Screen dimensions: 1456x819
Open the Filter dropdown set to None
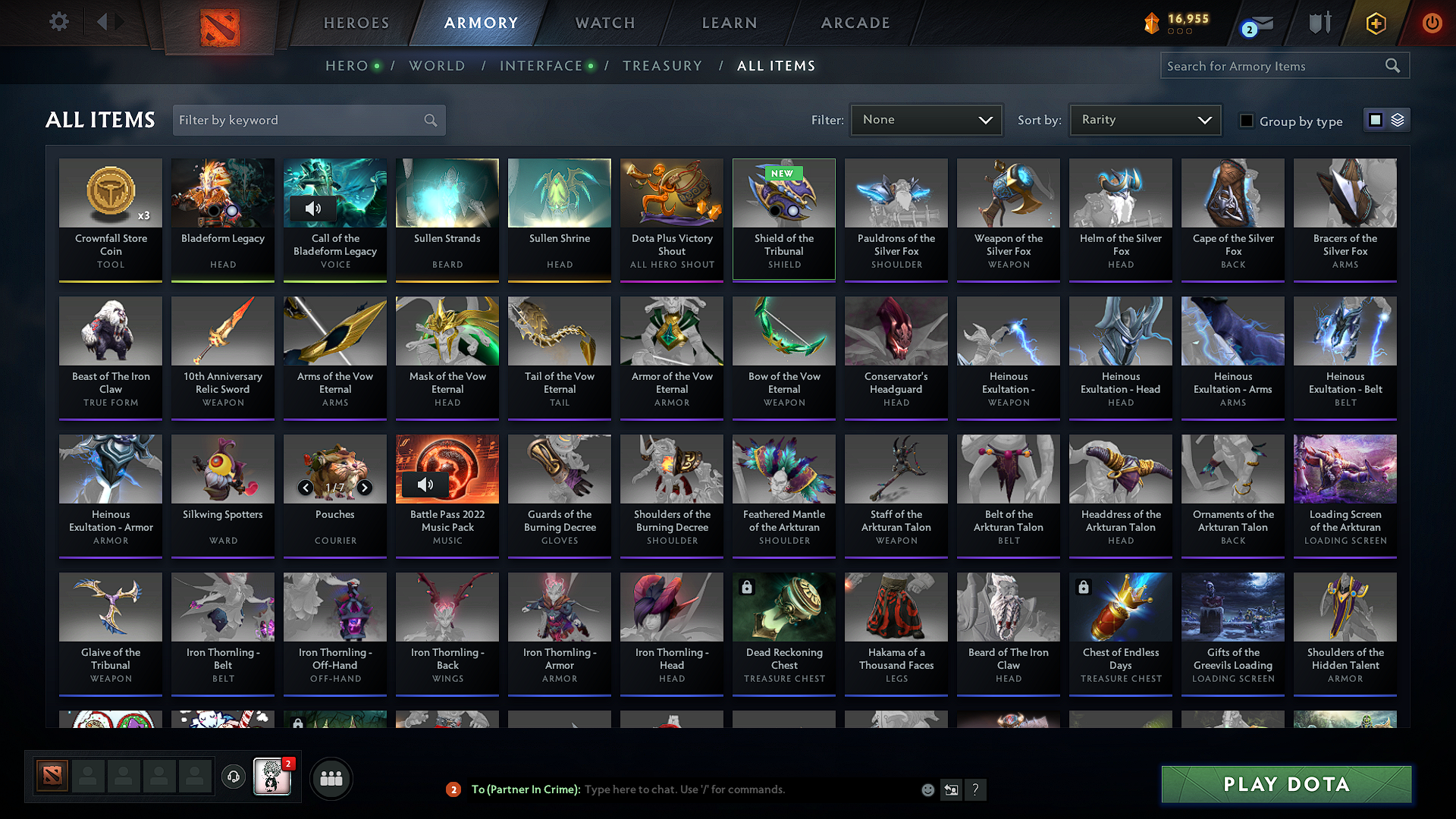tap(926, 120)
